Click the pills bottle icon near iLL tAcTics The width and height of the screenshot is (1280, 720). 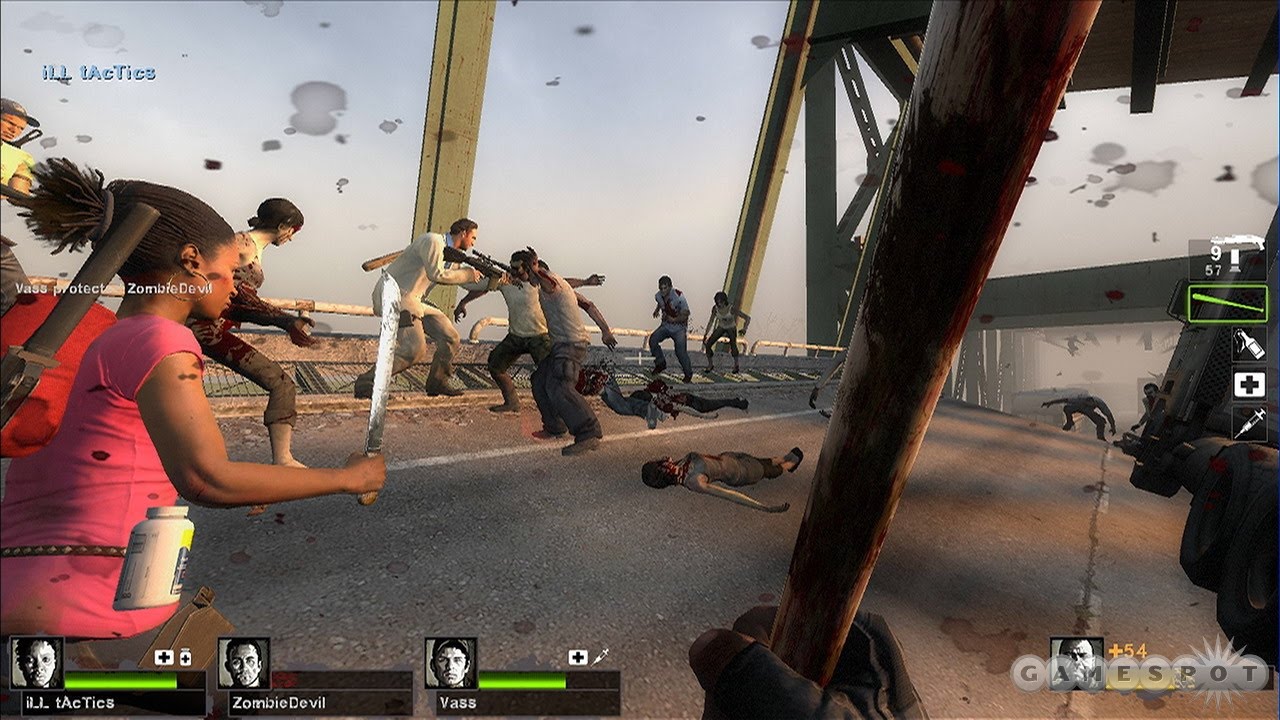185,658
